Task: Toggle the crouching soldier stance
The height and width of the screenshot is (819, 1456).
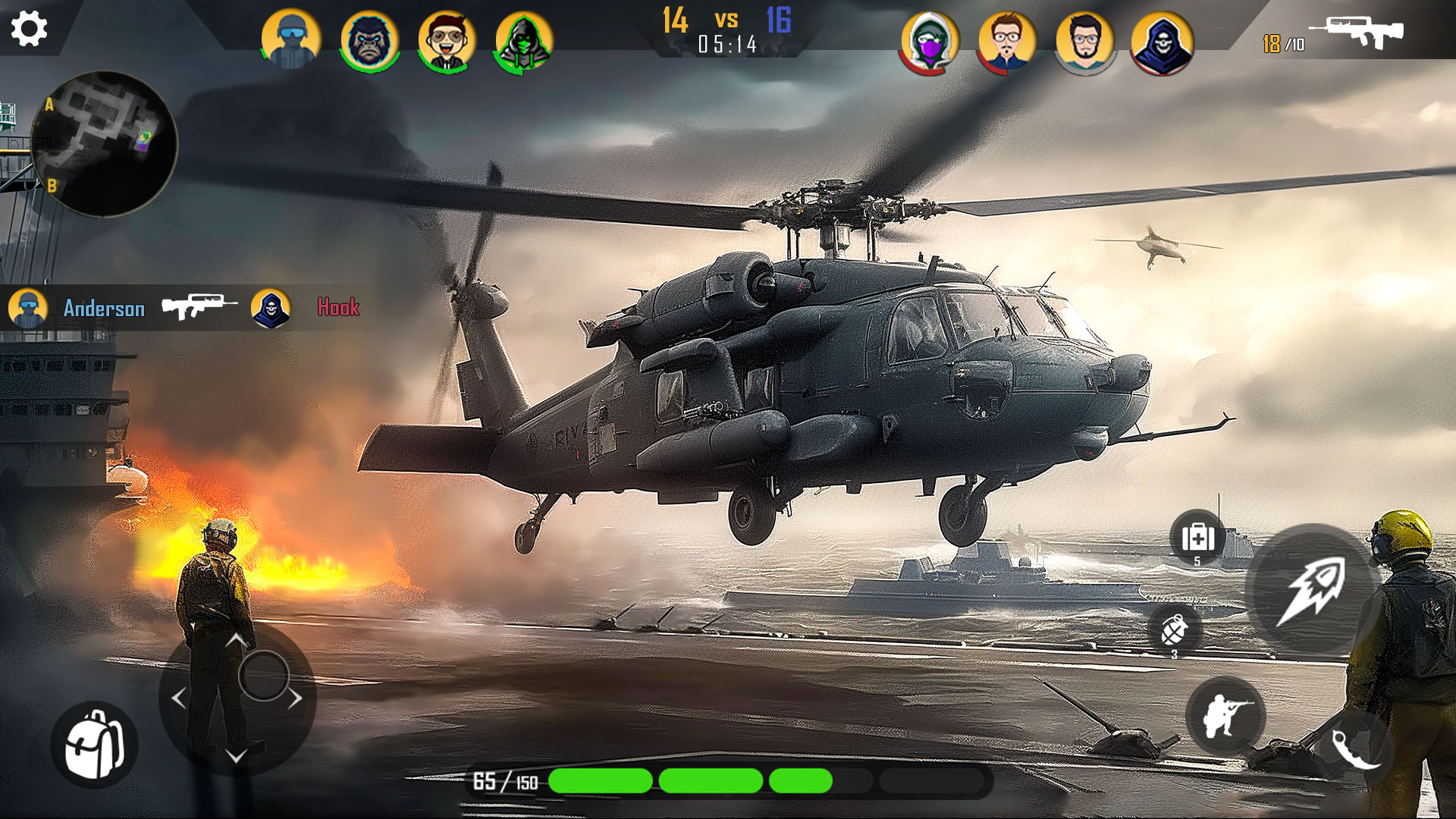Action: [1225, 716]
